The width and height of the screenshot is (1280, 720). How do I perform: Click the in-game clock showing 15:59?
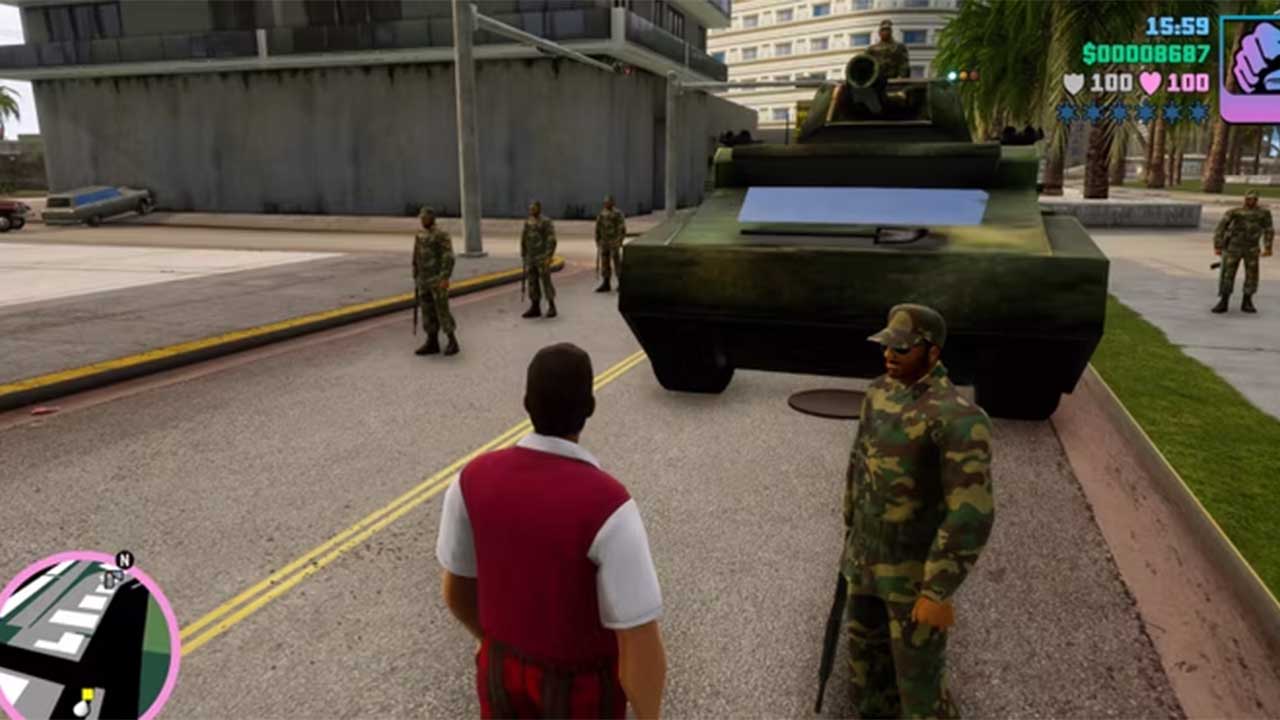point(1175,26)
